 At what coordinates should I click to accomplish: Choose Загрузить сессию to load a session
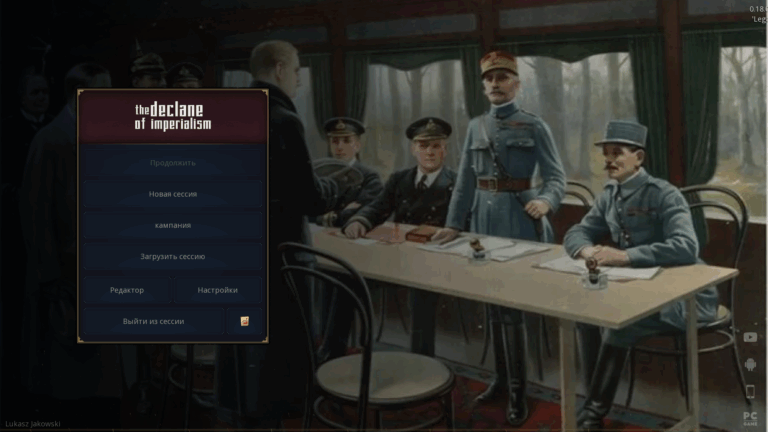coord(172,257)
